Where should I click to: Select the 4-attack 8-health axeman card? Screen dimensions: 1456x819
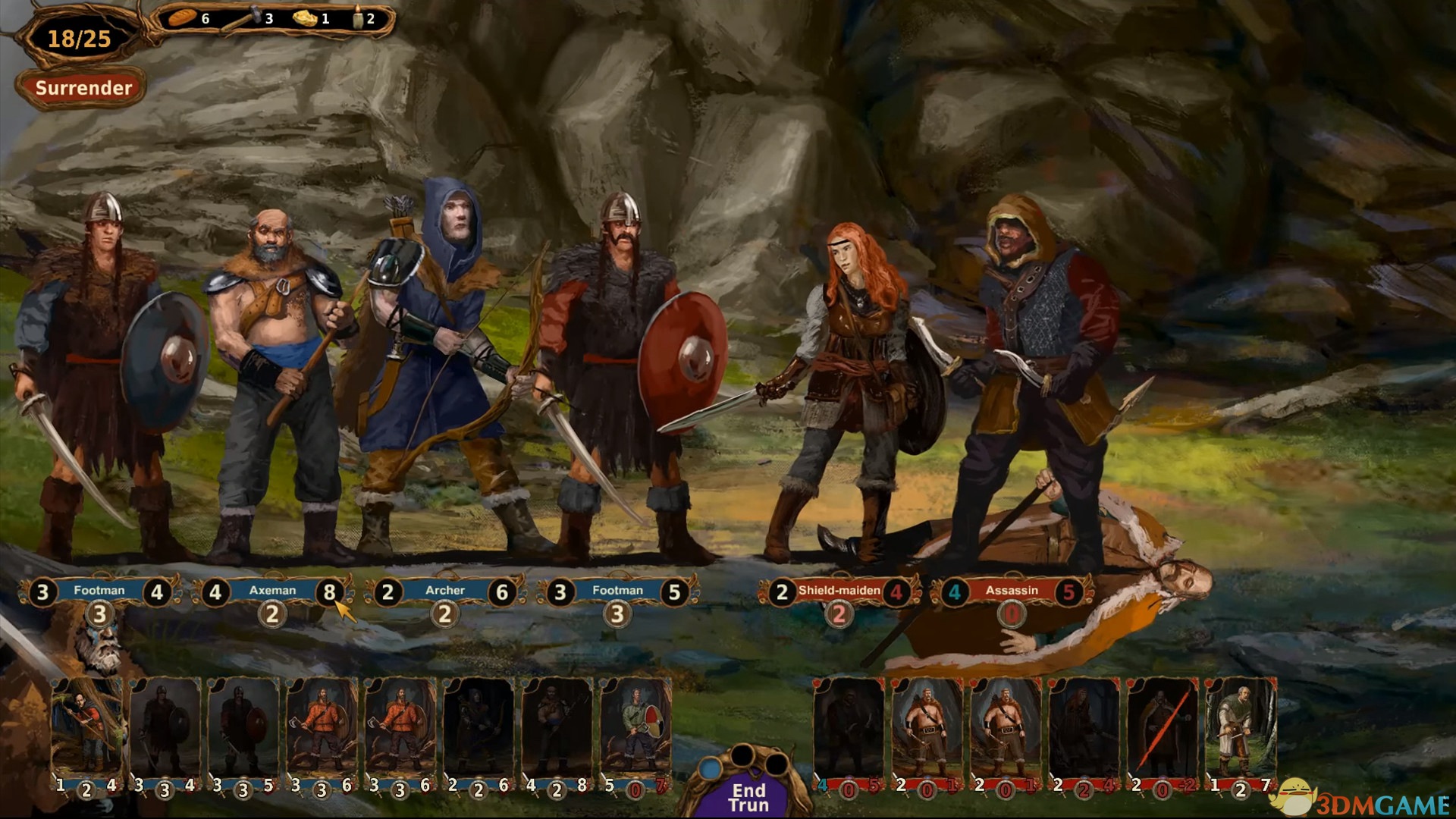tap(557, 730)
